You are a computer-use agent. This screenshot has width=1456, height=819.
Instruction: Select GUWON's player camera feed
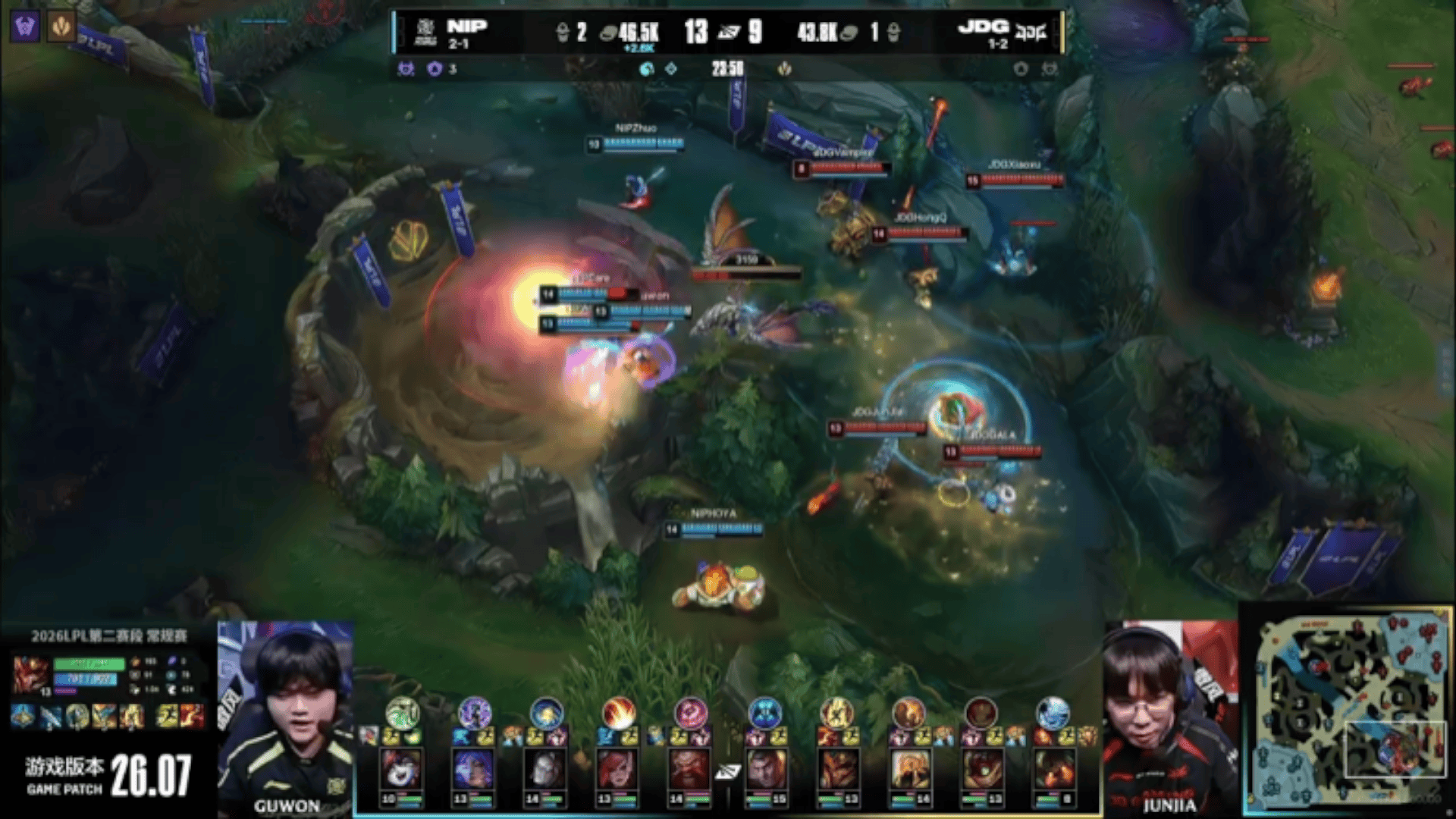[x=286, y=717]
